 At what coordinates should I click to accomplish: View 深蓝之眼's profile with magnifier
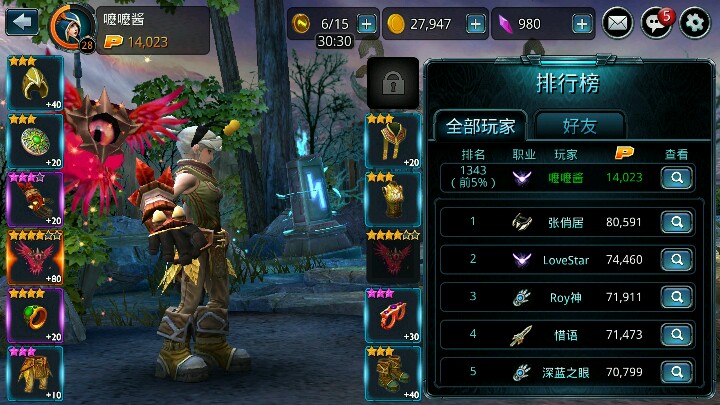(677, 371)
